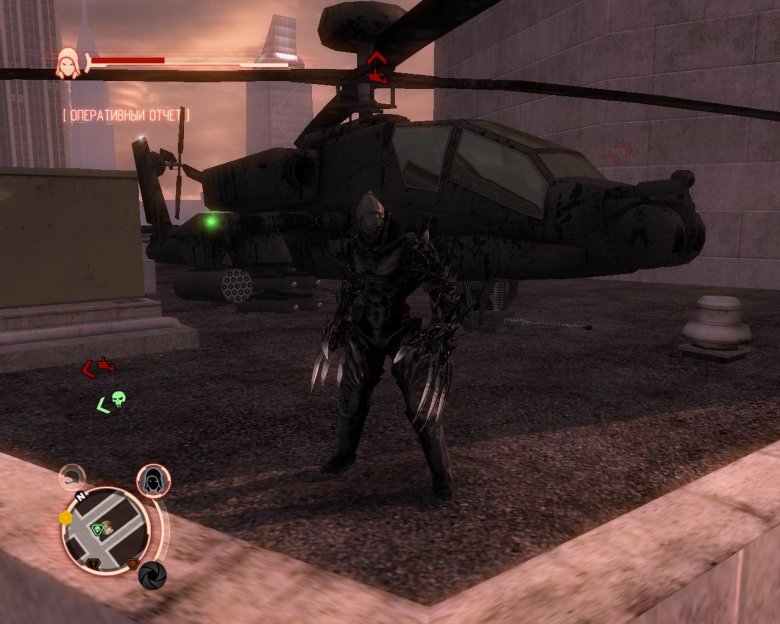Click the faded helmet icon above minimap
Image resolution: width=780 pixels, height=624 pixels.
pos(71,477)
